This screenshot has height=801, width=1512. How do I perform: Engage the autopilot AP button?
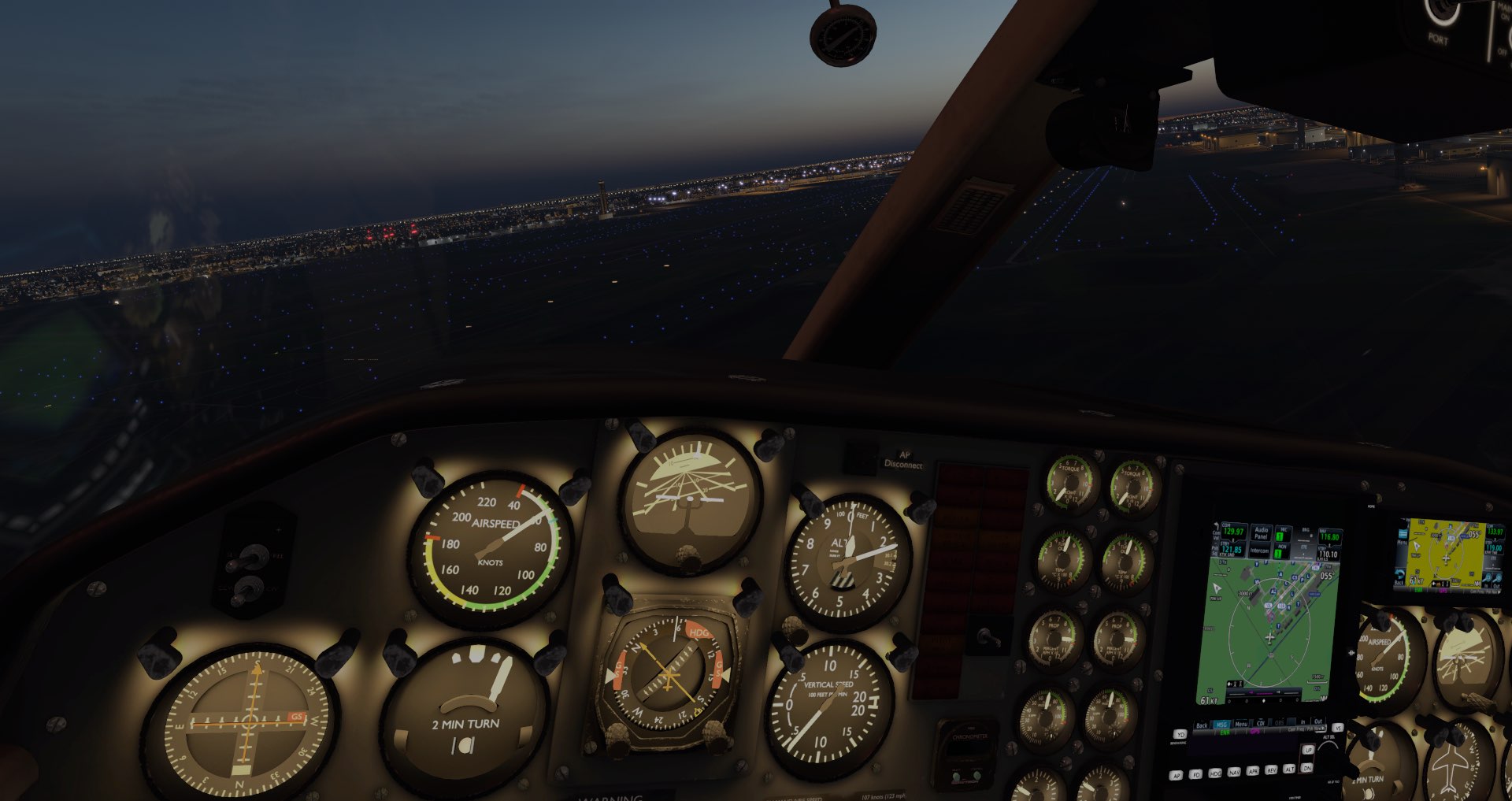coord(1177,776)
